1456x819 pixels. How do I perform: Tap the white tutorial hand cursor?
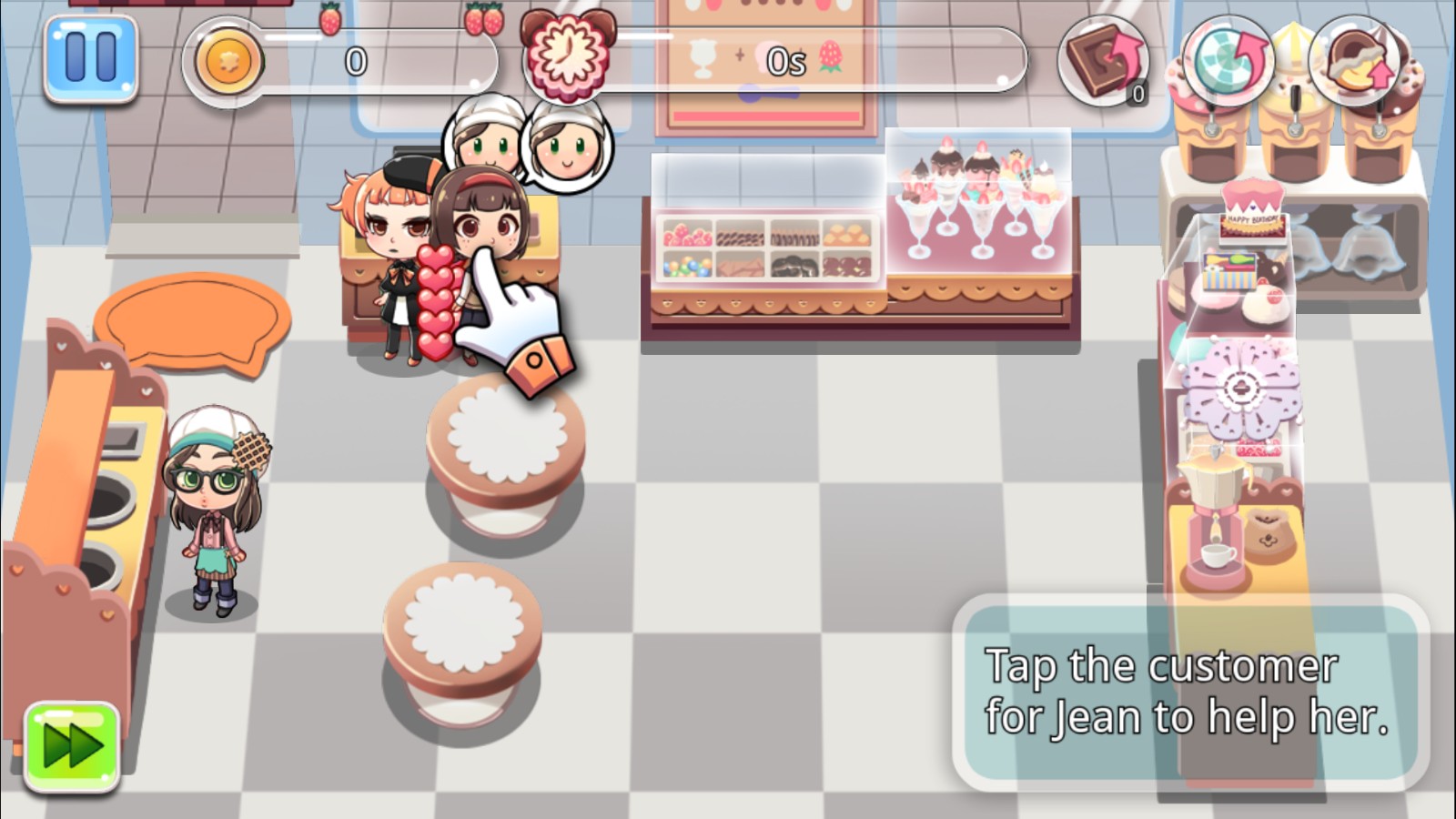[x=514, y=318]
